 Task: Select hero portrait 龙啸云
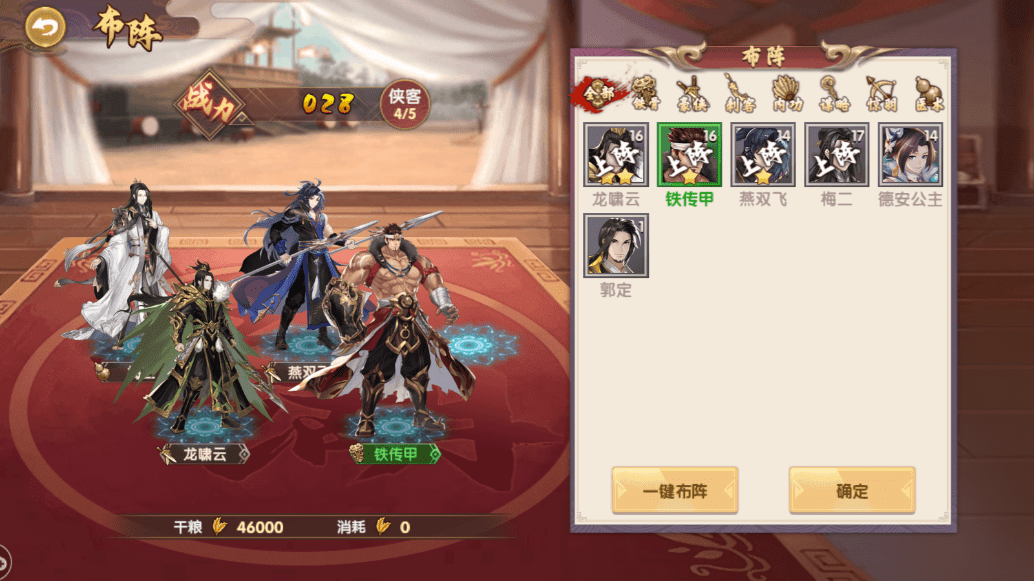coord(616,155)
